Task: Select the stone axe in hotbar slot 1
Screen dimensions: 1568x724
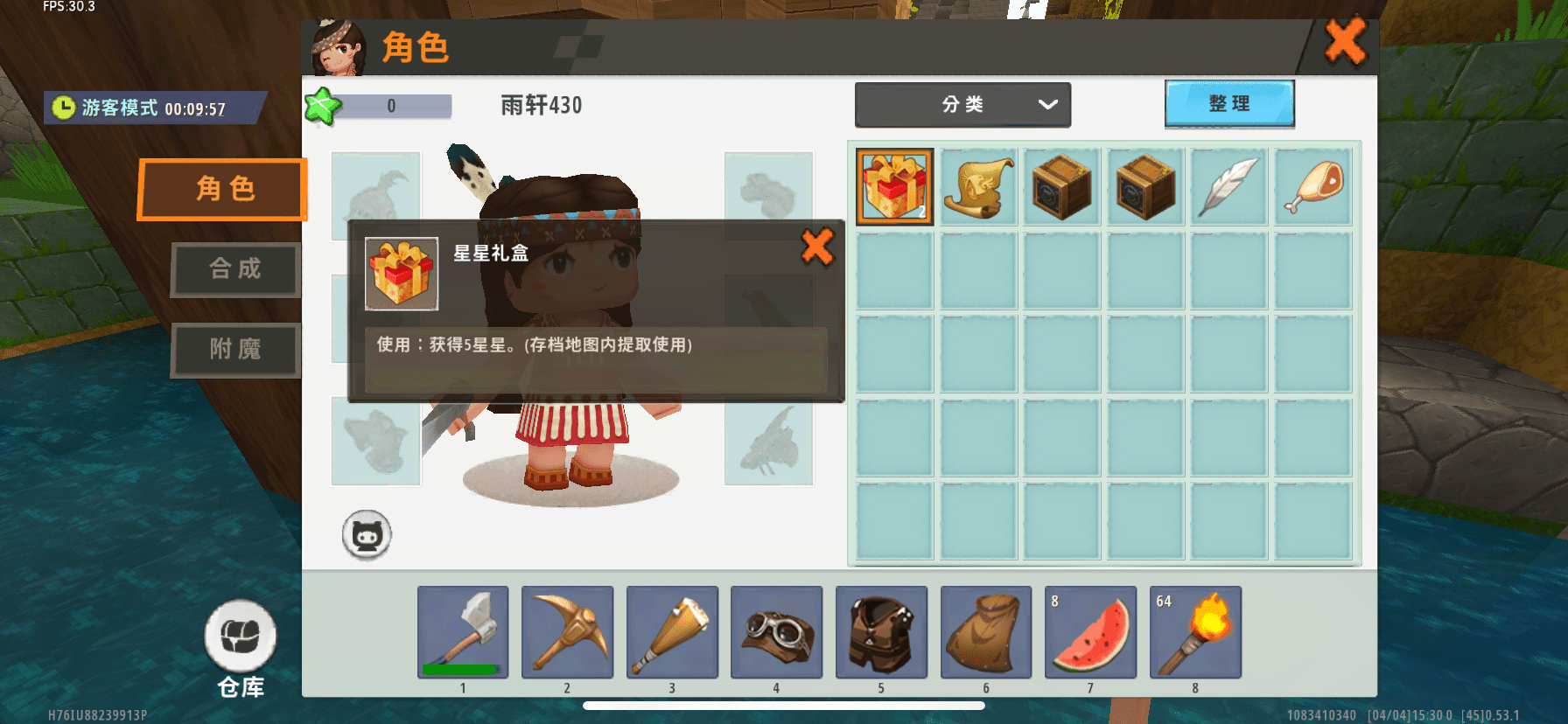Action: tap(464, 632)
